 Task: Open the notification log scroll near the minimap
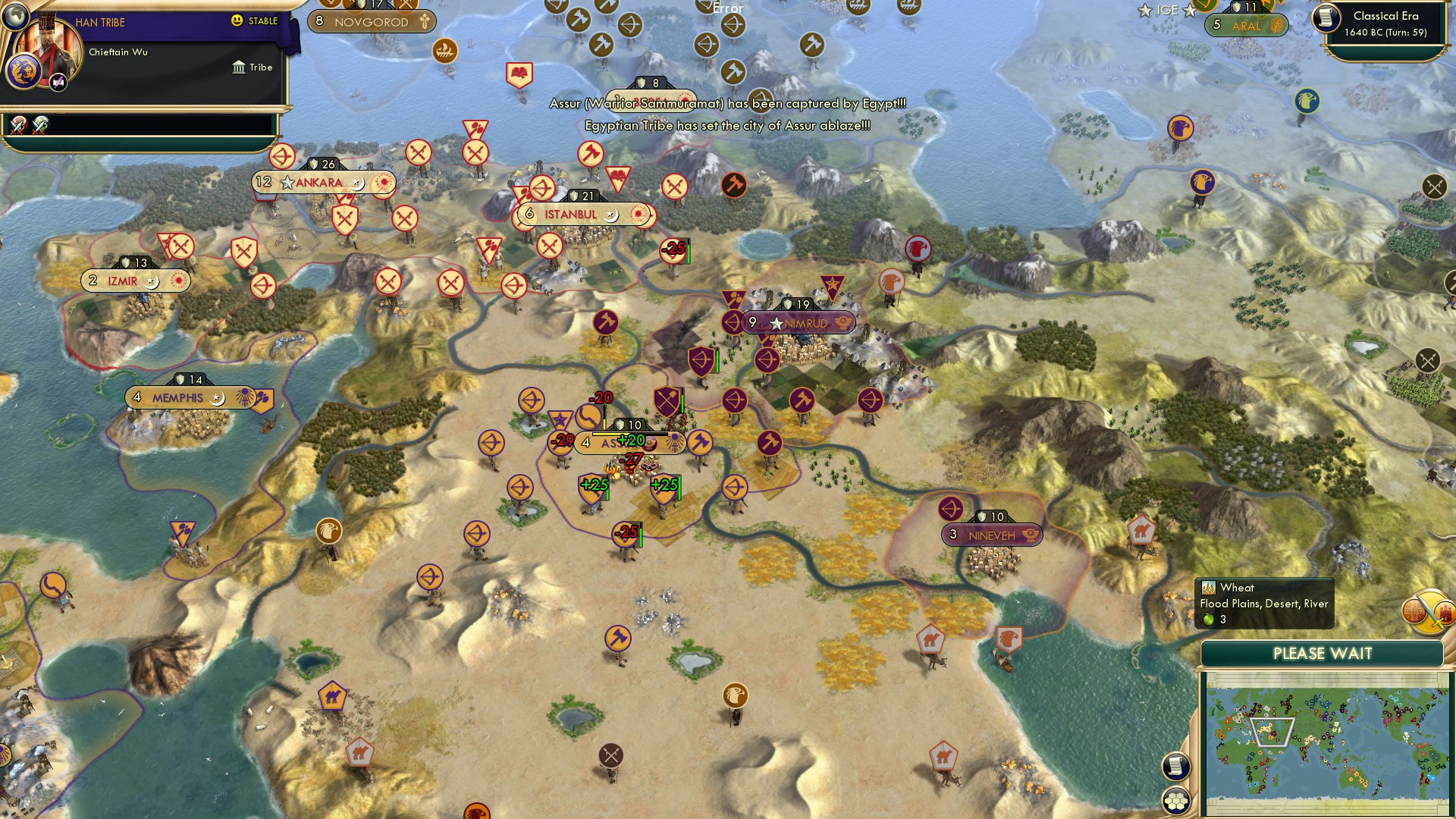click(x=1176, y=767)
